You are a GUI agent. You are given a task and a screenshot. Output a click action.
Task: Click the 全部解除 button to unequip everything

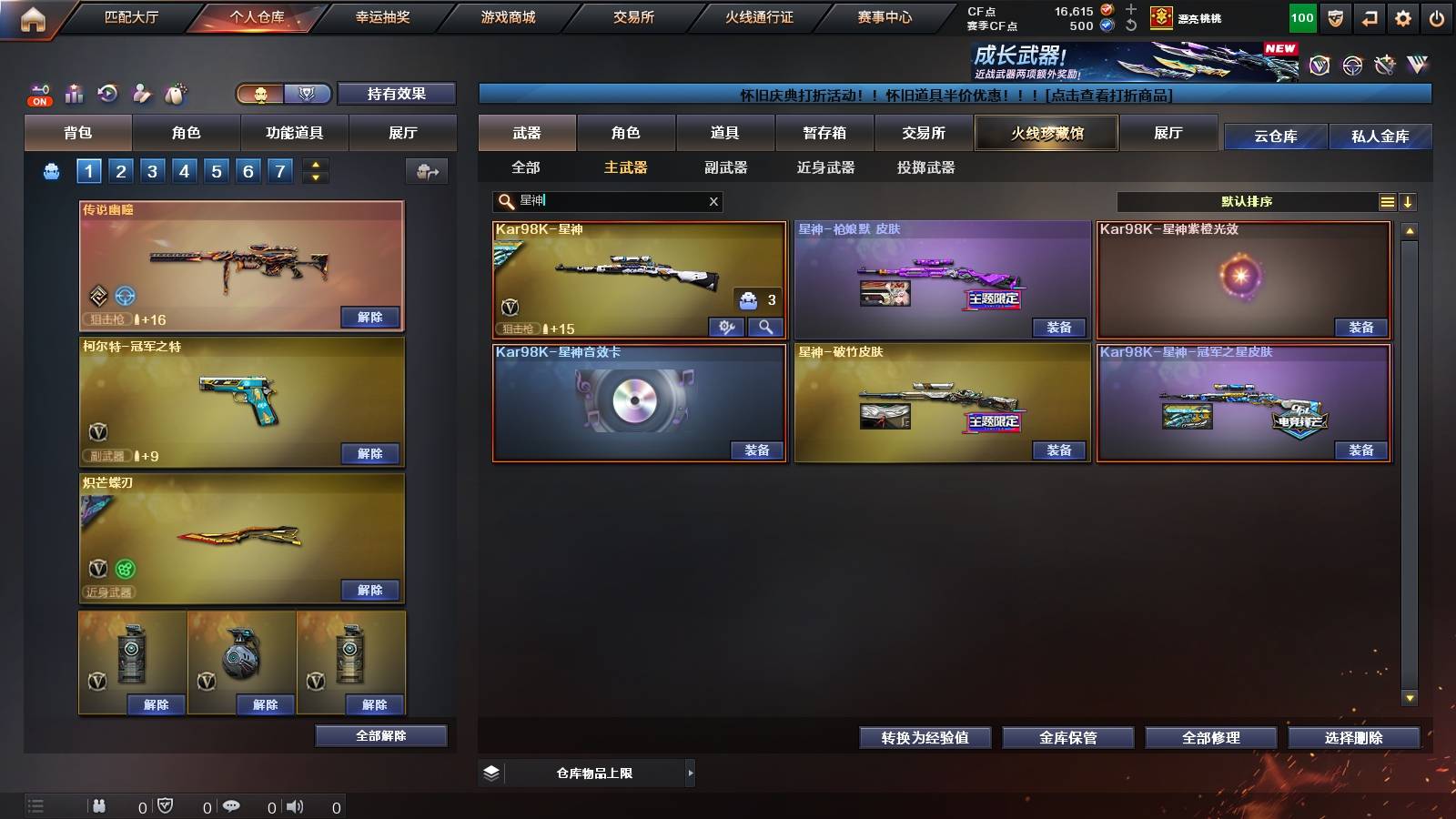pos(379,735)
